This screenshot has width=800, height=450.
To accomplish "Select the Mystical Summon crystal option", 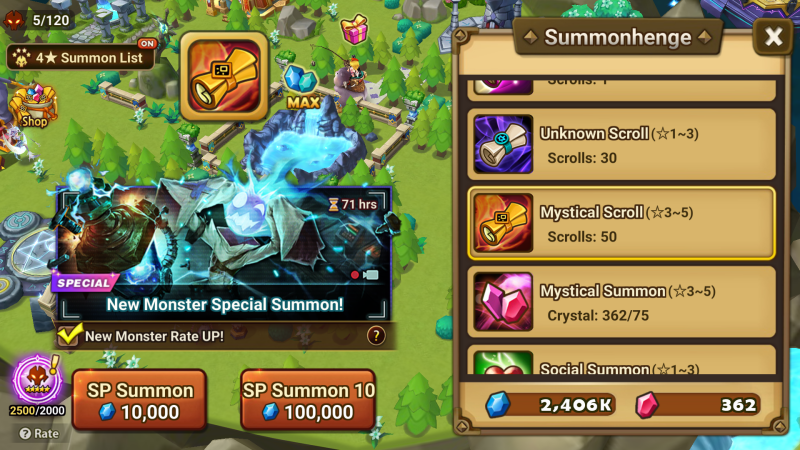I will [x=622, y=301].
